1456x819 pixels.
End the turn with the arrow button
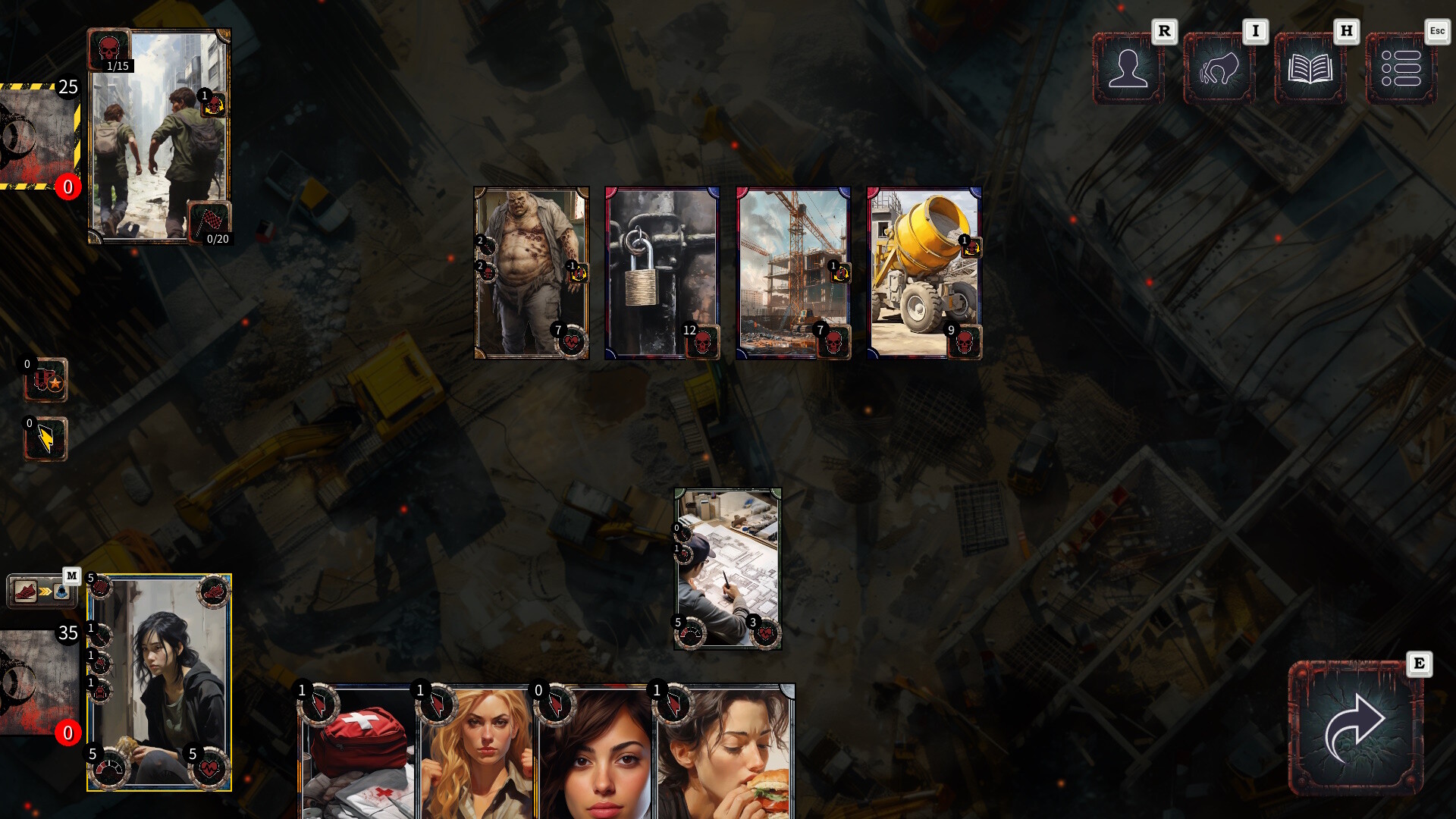click(1355, 729)
